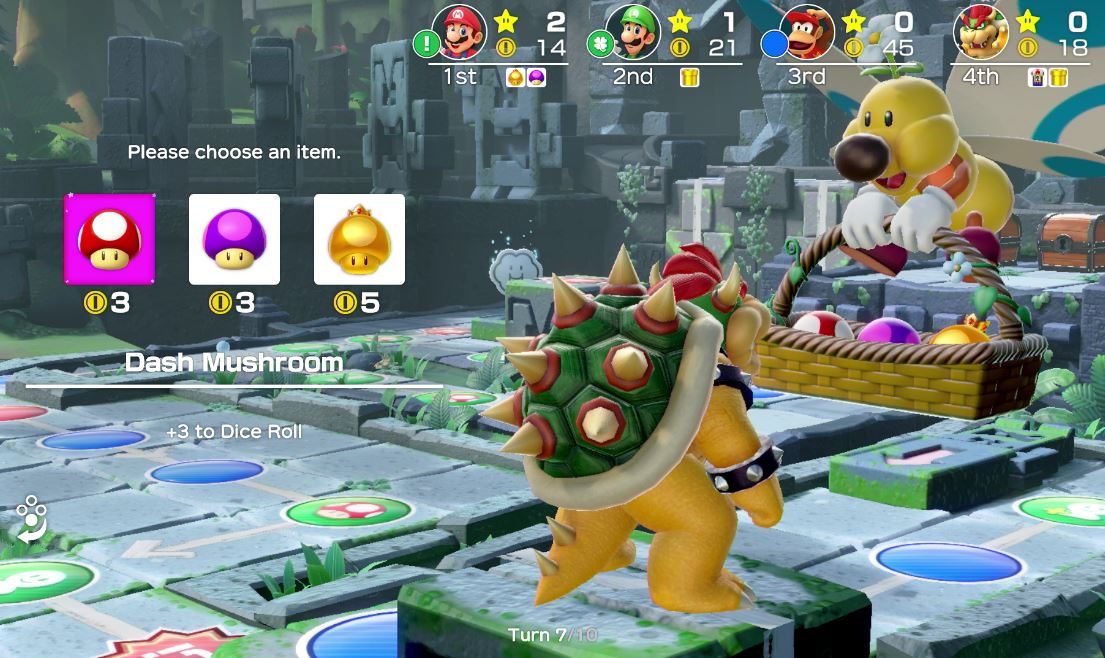Select Diddy Kong's player portrait

point(807,33)
